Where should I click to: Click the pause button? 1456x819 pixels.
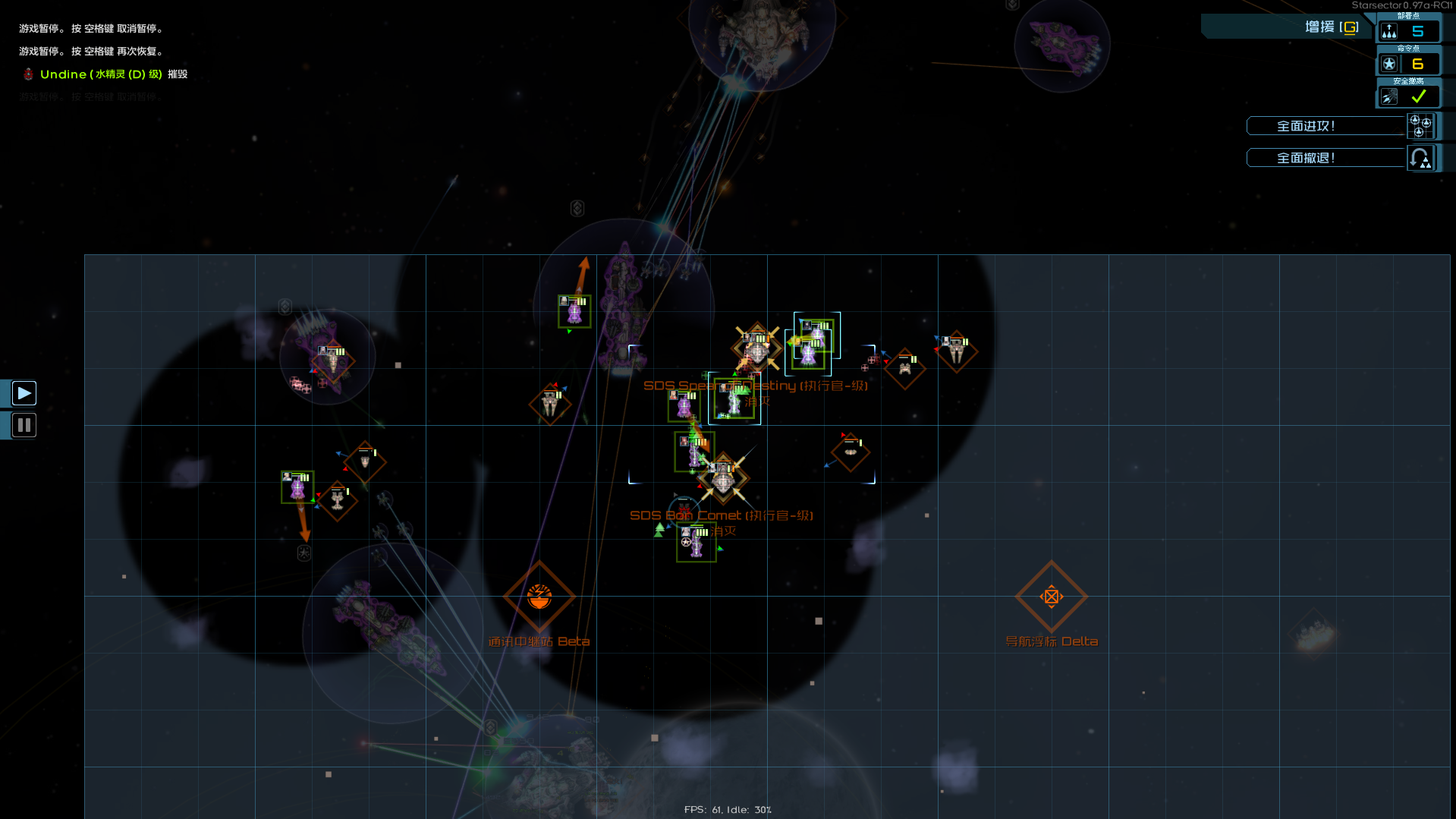click(24, 425)
